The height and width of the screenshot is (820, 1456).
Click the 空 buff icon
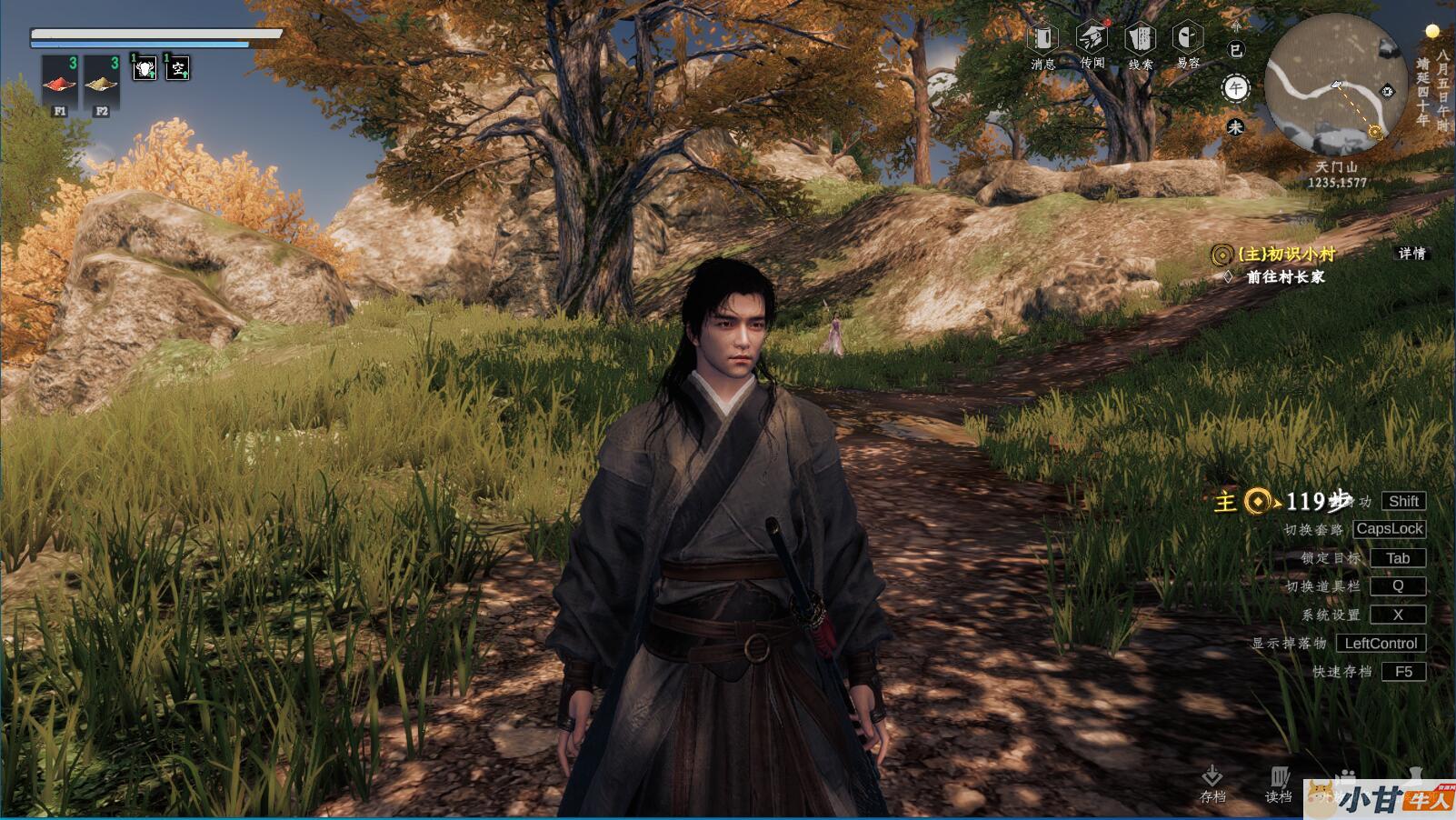pos(178,67)
